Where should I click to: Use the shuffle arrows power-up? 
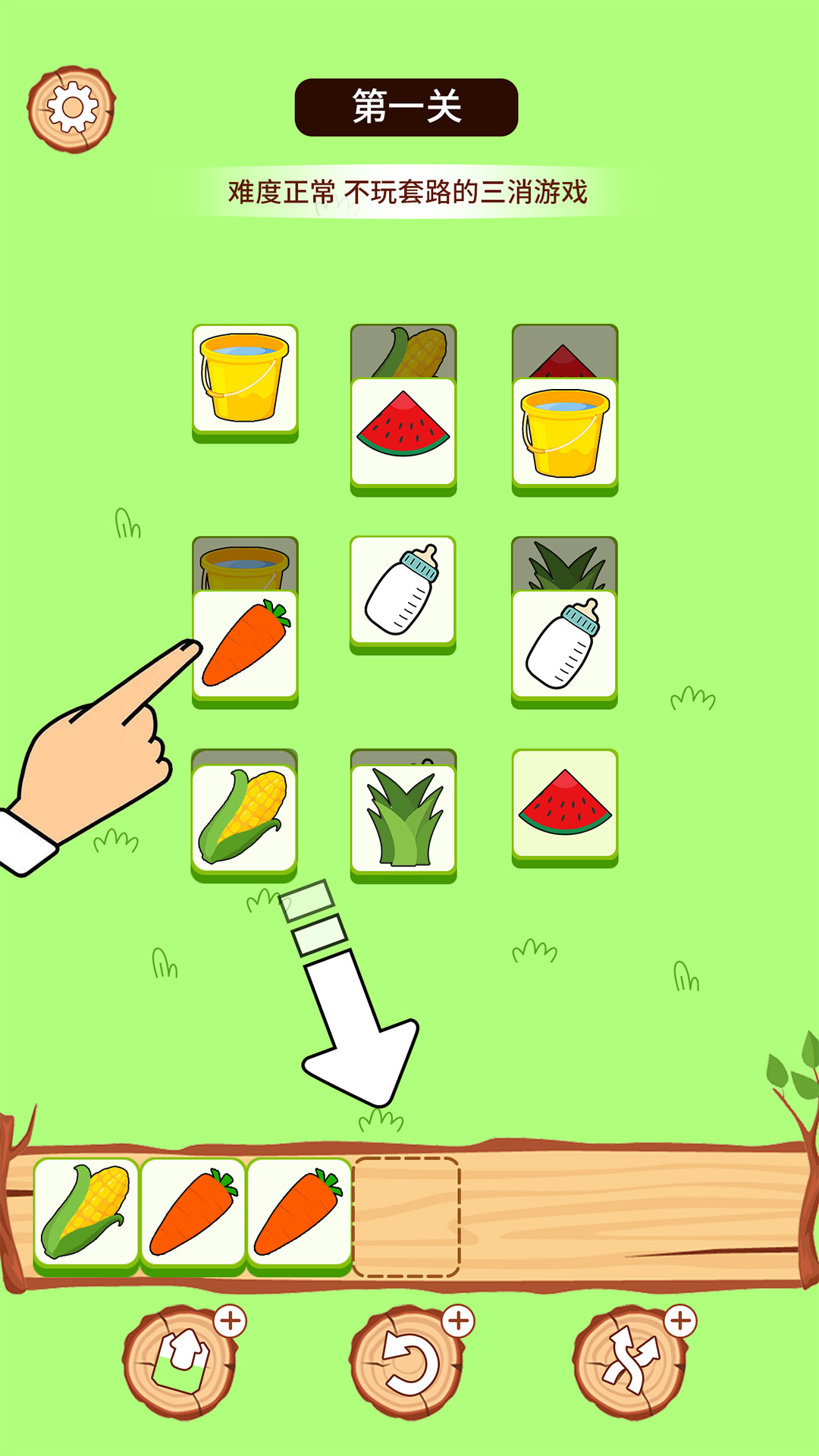630,1361
